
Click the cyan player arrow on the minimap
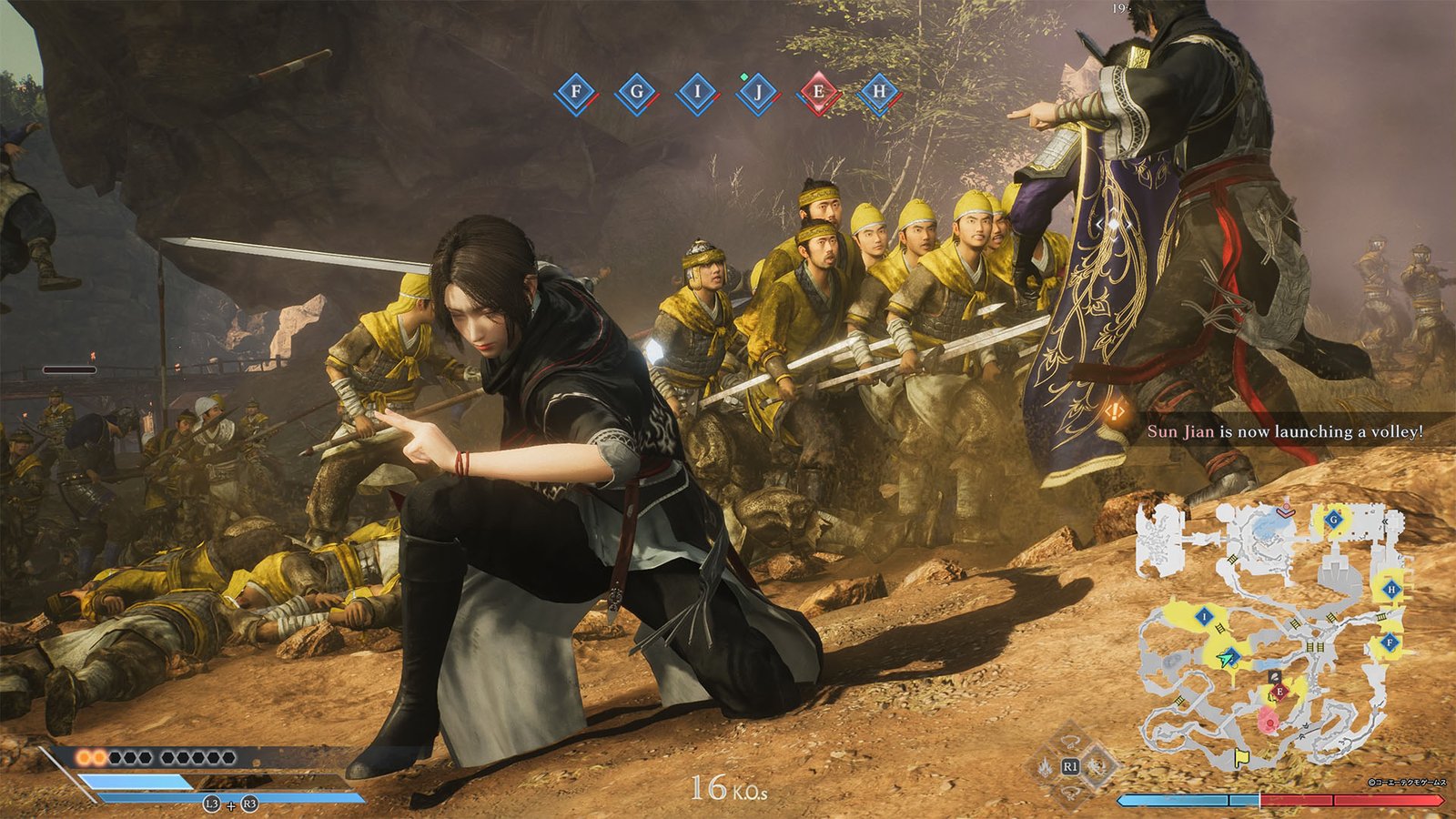tap(1224, 658)
